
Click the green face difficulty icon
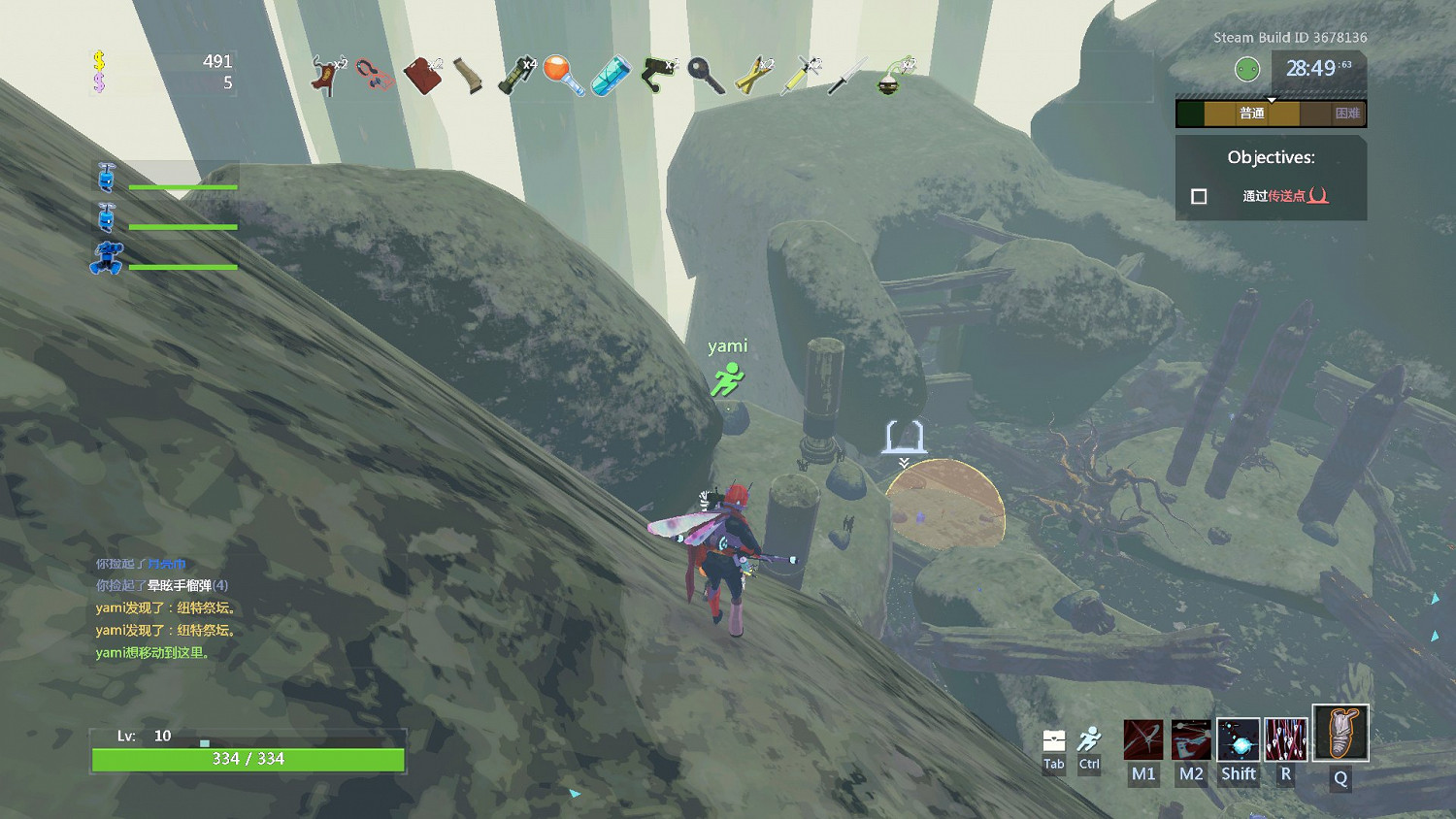(1247, 69)
